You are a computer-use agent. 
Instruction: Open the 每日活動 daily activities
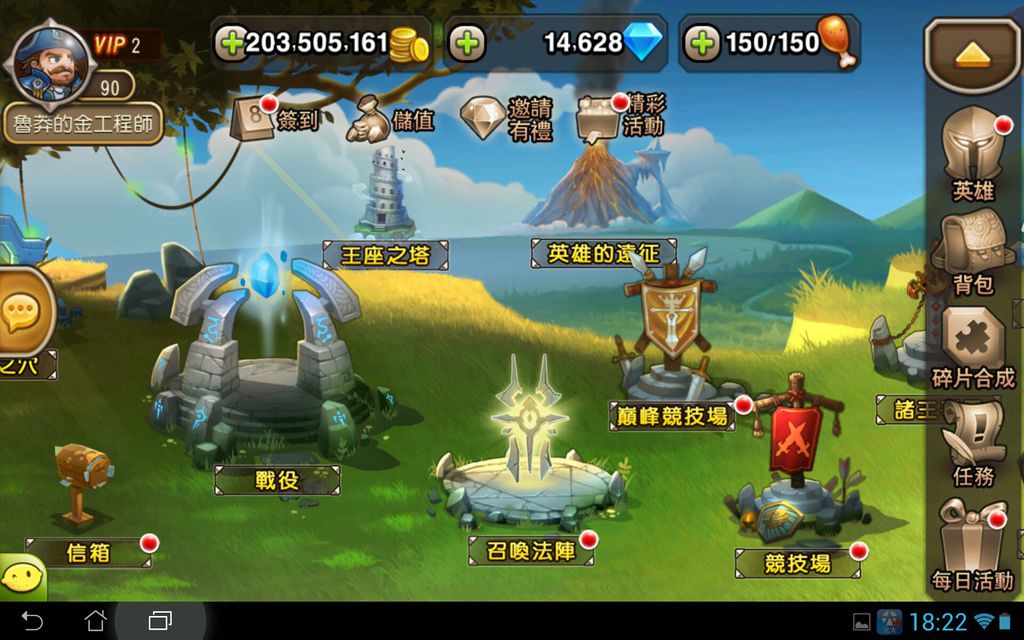[972, 544]
